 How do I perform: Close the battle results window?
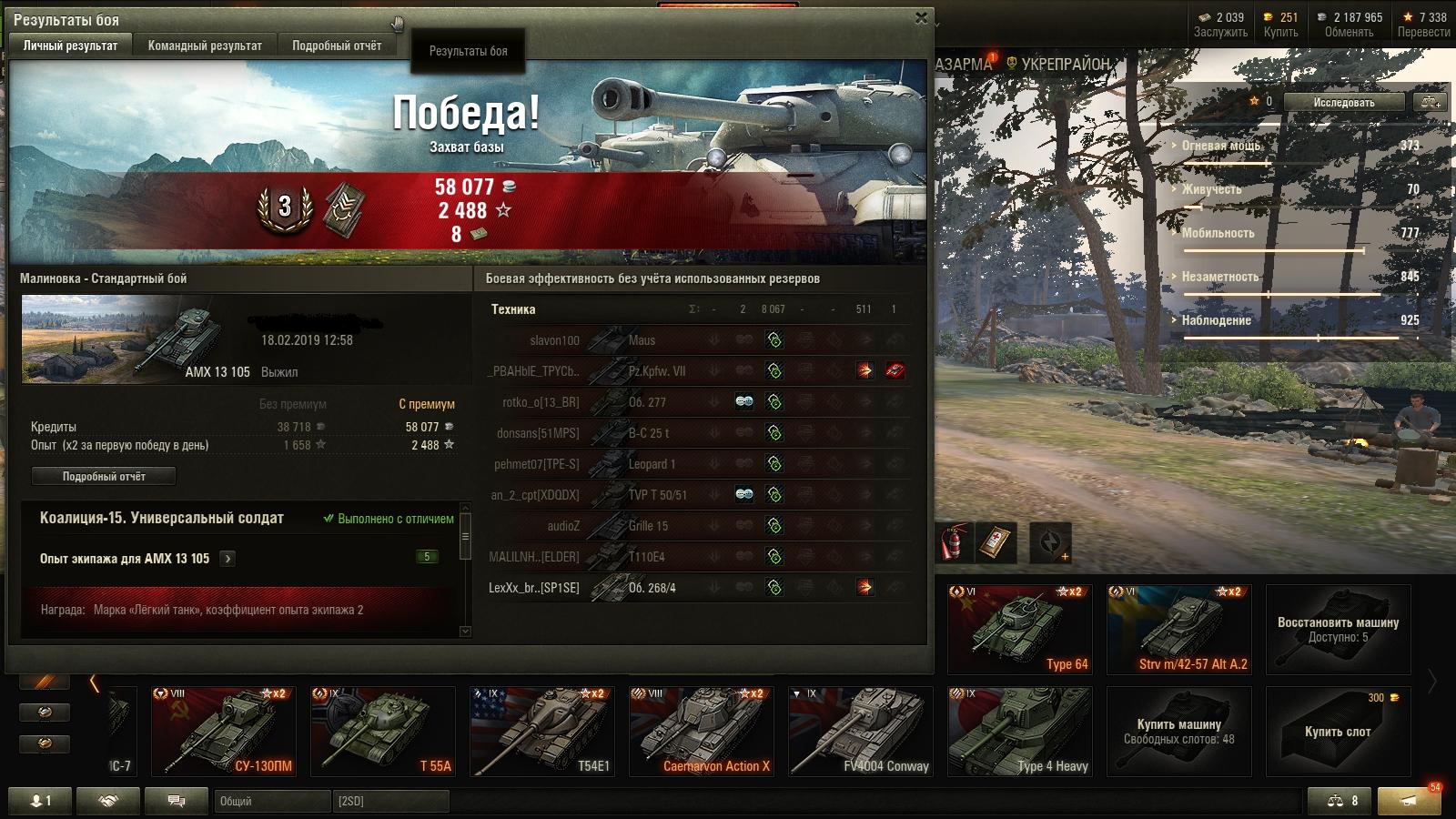(921, 17)
